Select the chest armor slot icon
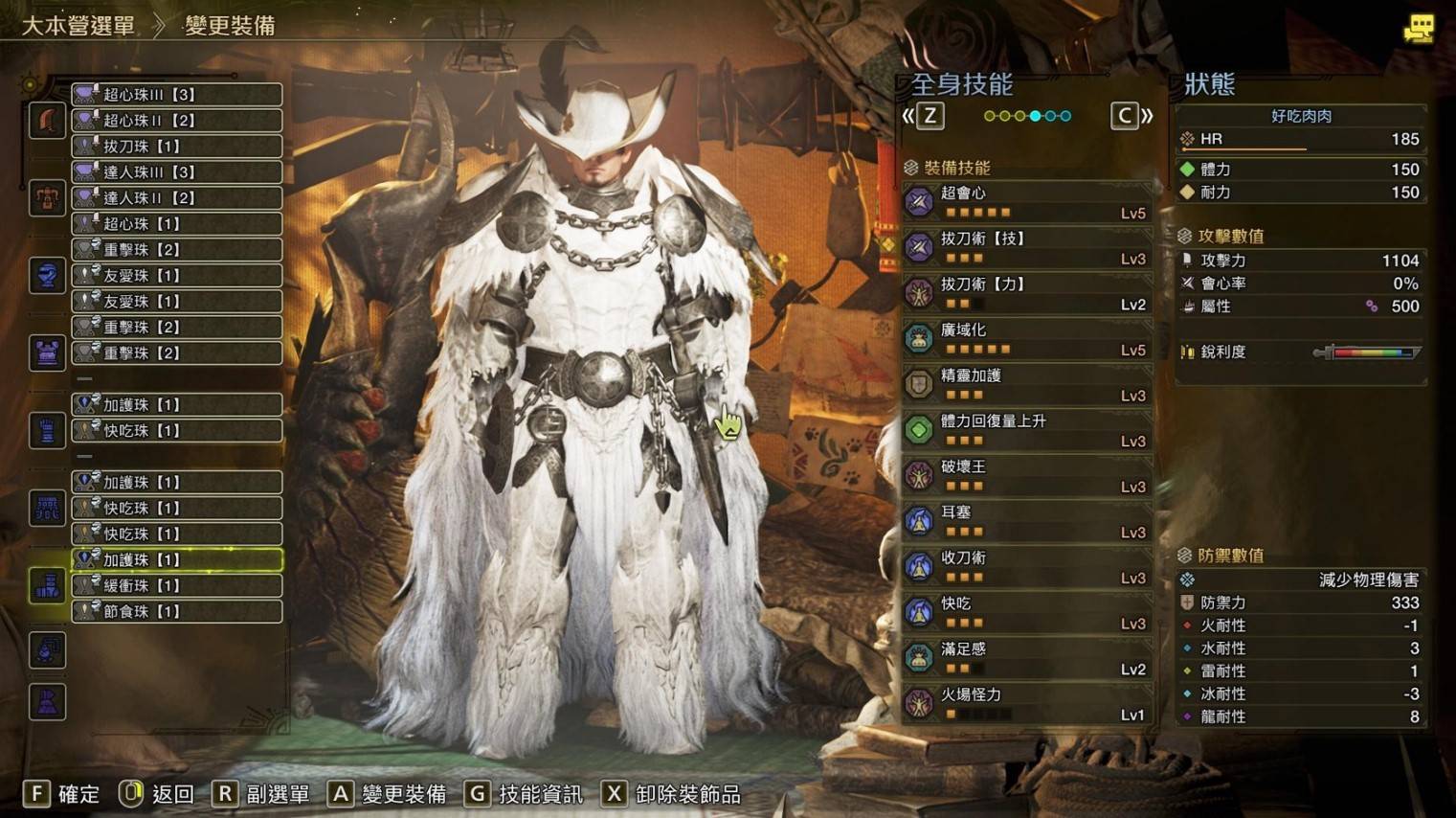Screen dimensions: 1456x818 coord(46,352)
